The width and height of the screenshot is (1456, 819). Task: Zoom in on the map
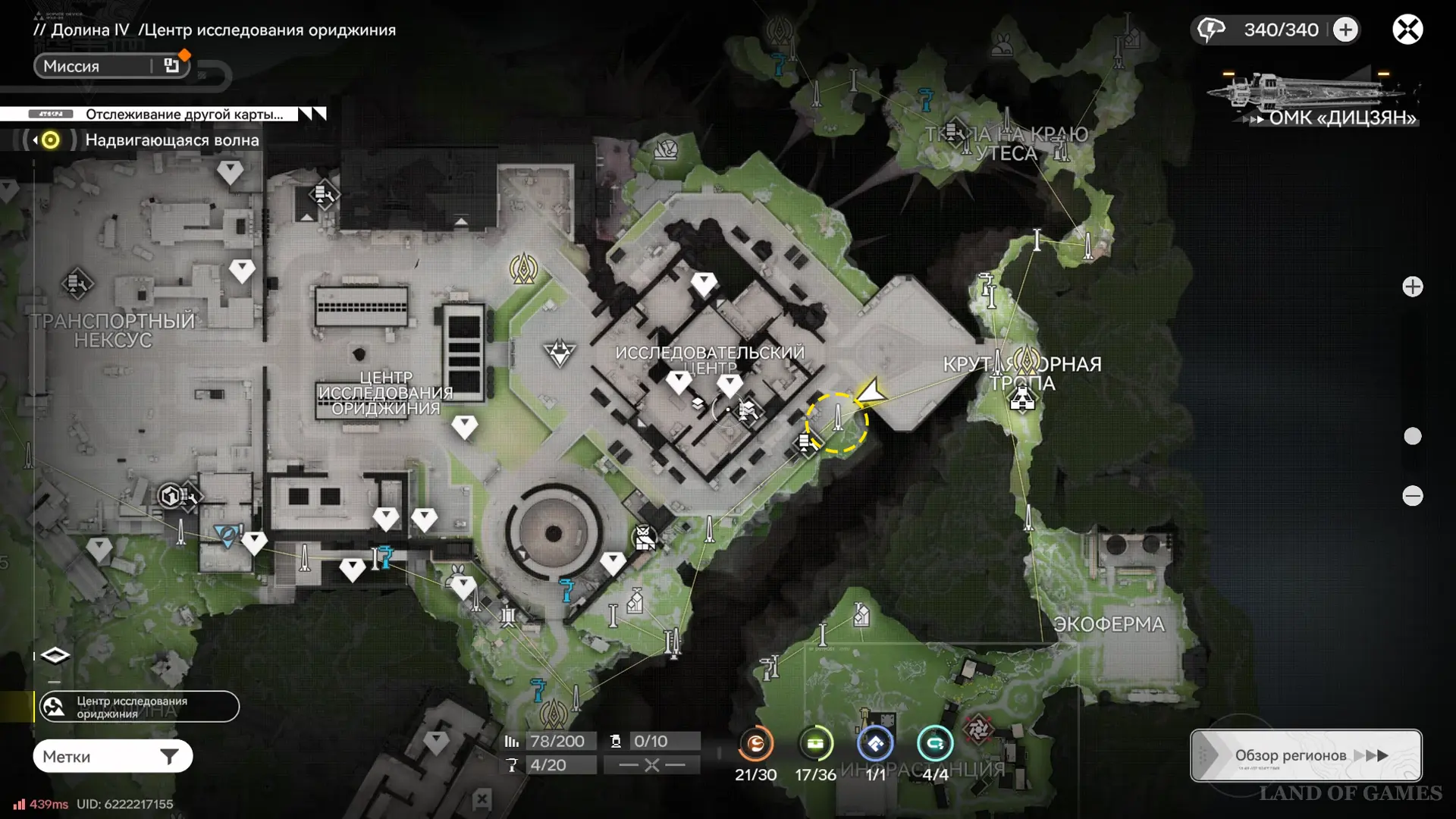pos(1412,287)
